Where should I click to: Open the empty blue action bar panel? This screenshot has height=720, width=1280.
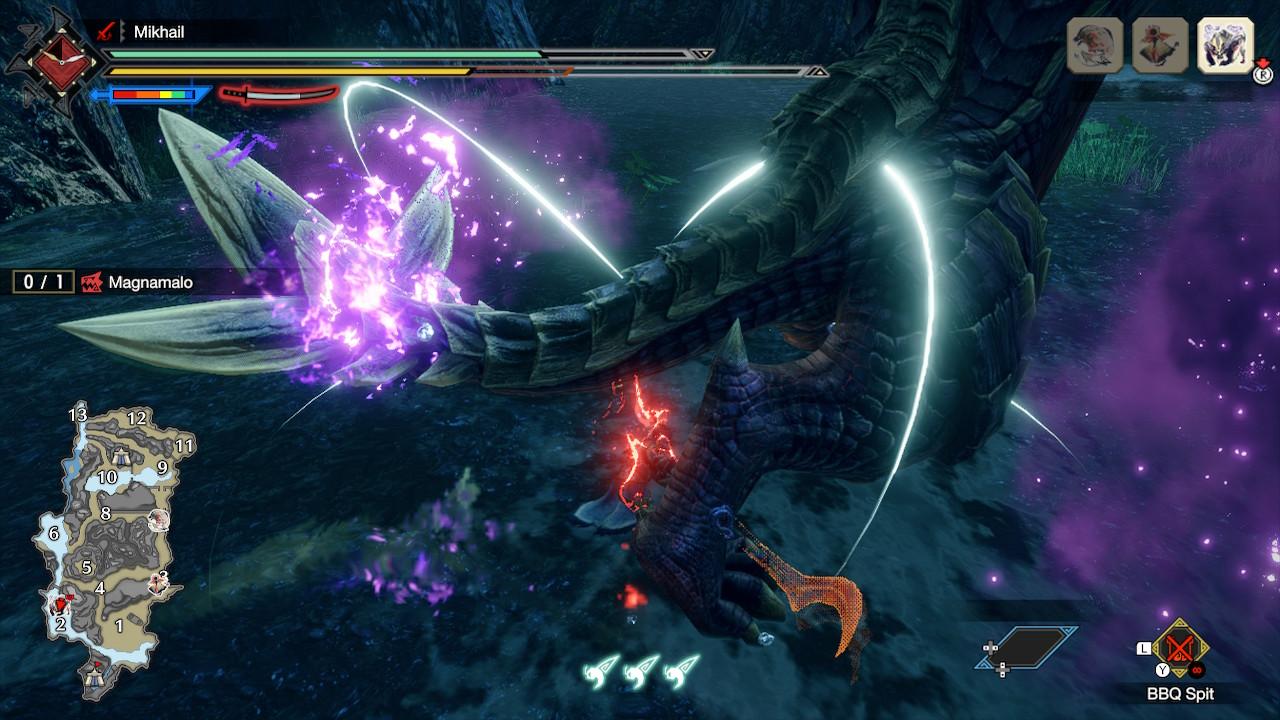pyautogui.click(x=1027, y=647)
